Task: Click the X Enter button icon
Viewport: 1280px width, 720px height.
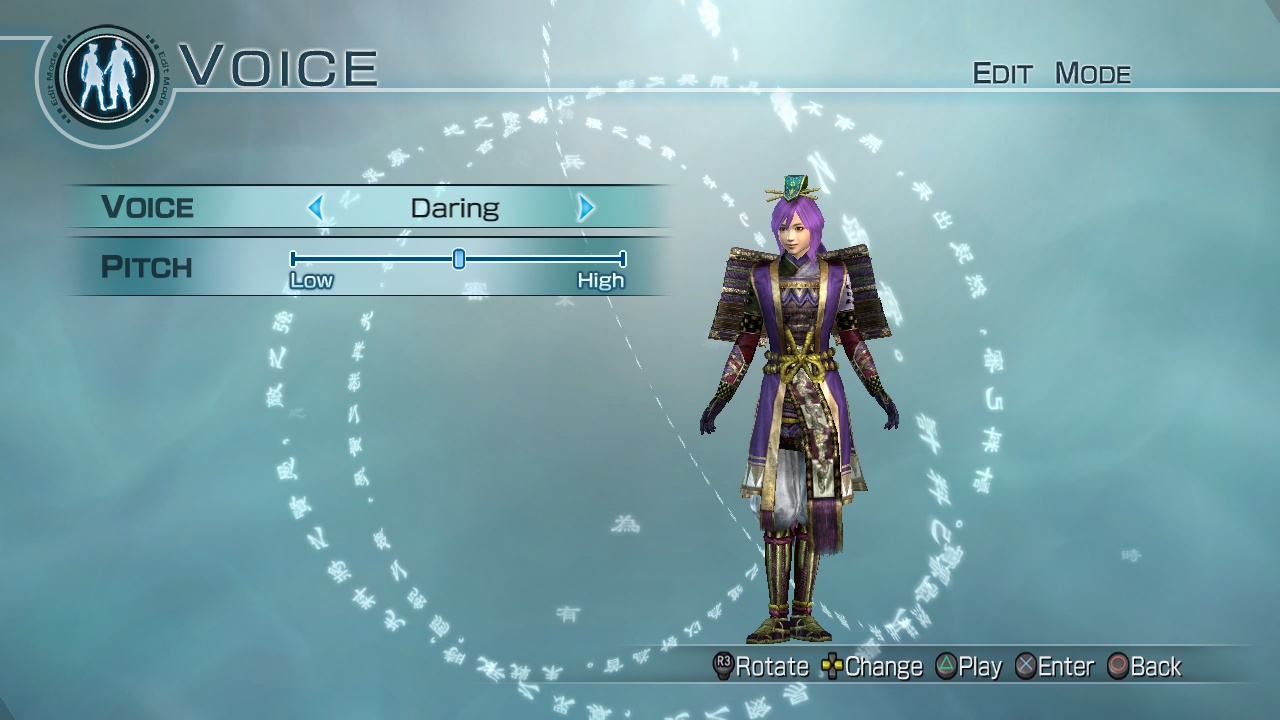Action: click(x=1025, y=666)
